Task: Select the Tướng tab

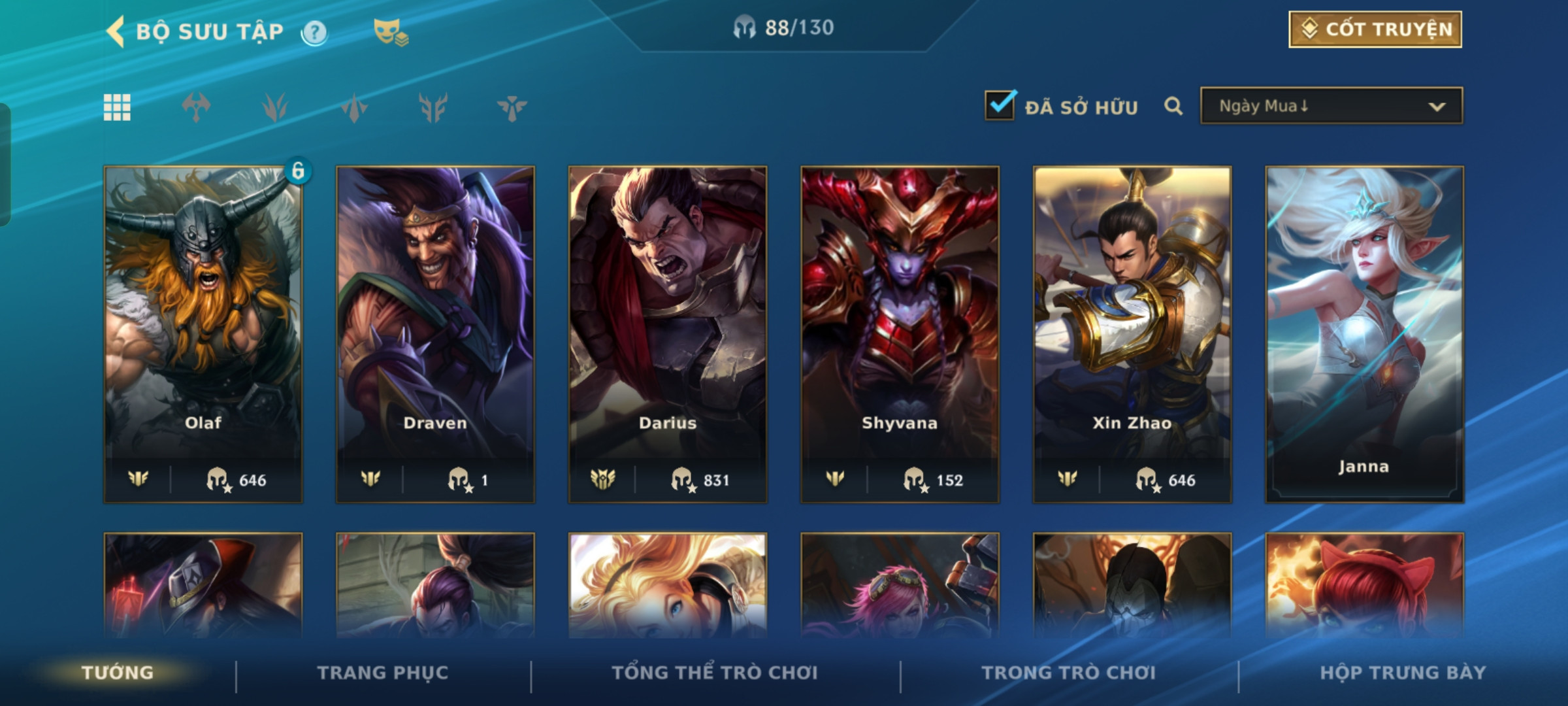Action: point(118,673)
